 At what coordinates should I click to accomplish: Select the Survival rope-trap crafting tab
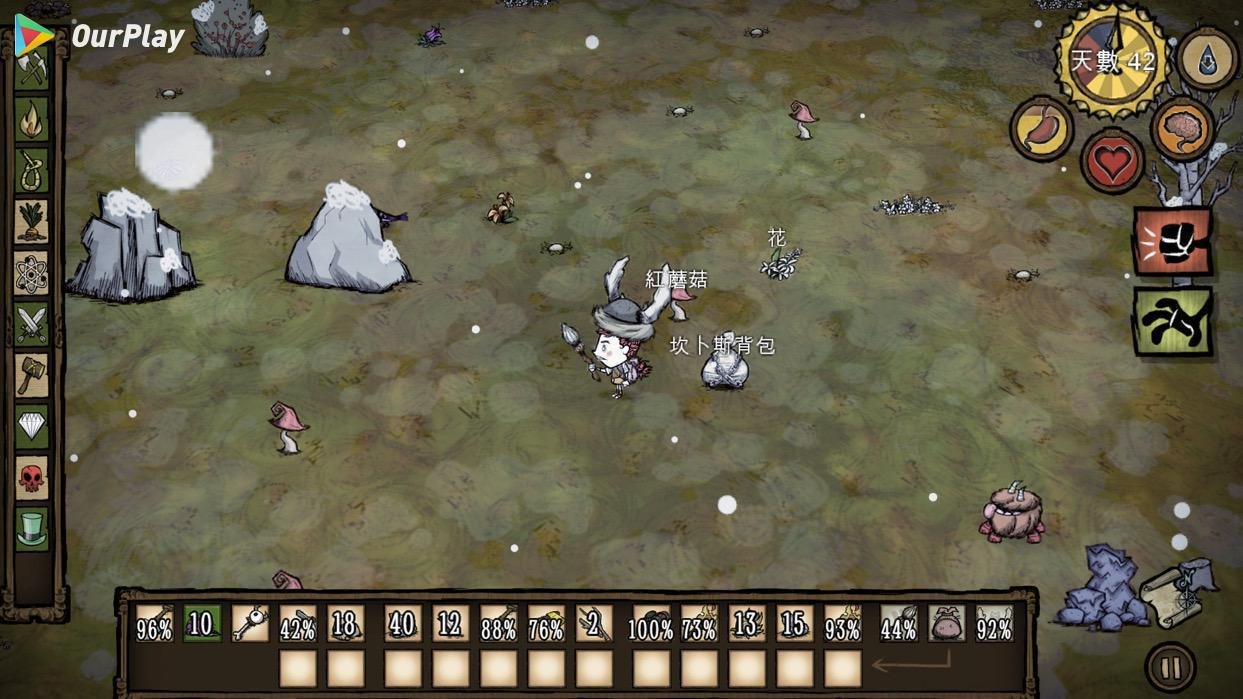click(32, 170)
